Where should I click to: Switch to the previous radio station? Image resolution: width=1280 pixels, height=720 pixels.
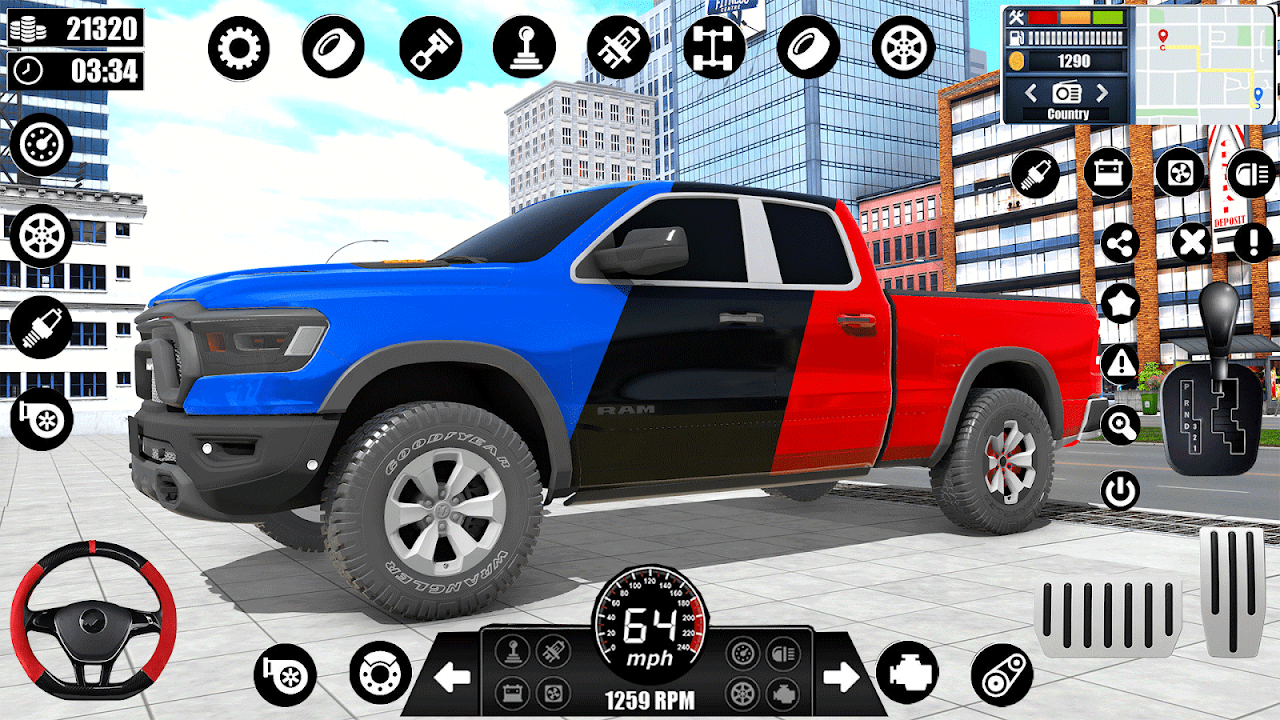point(1031,93)
